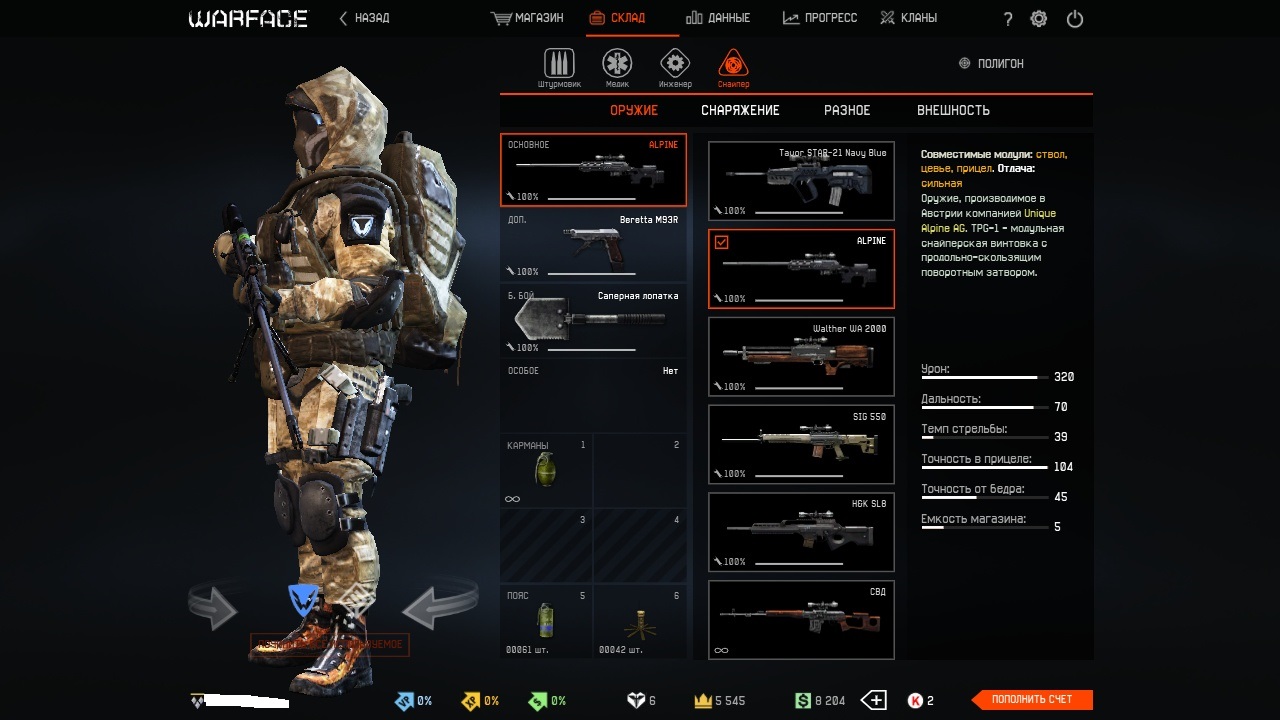Image resolution: width=1280 pixels, height=720 pixels.
Task: Switch to the Снаряжение tab
Action: (x=740, y=111)
